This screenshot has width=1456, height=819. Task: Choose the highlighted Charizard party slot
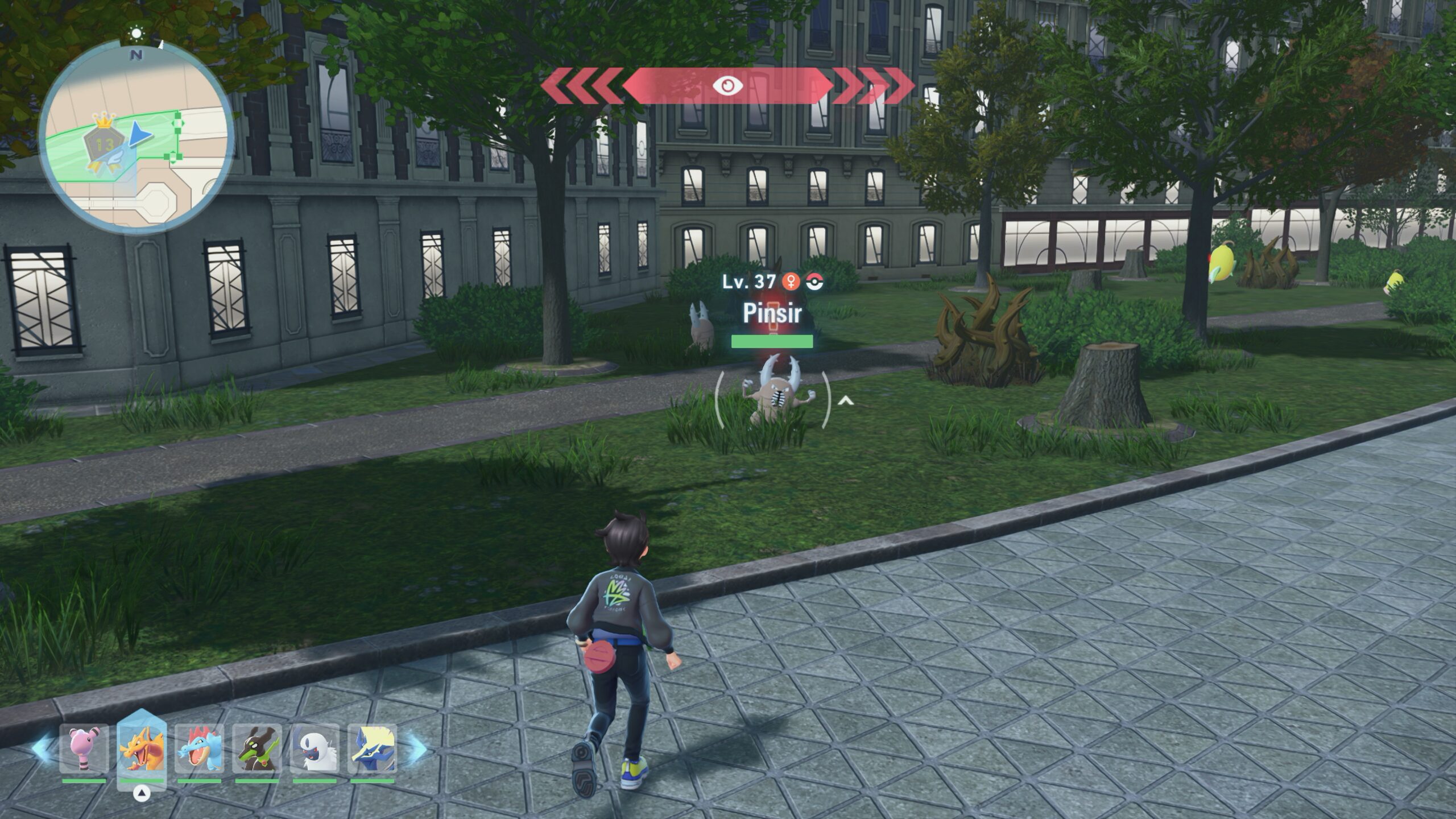[142, 750]
